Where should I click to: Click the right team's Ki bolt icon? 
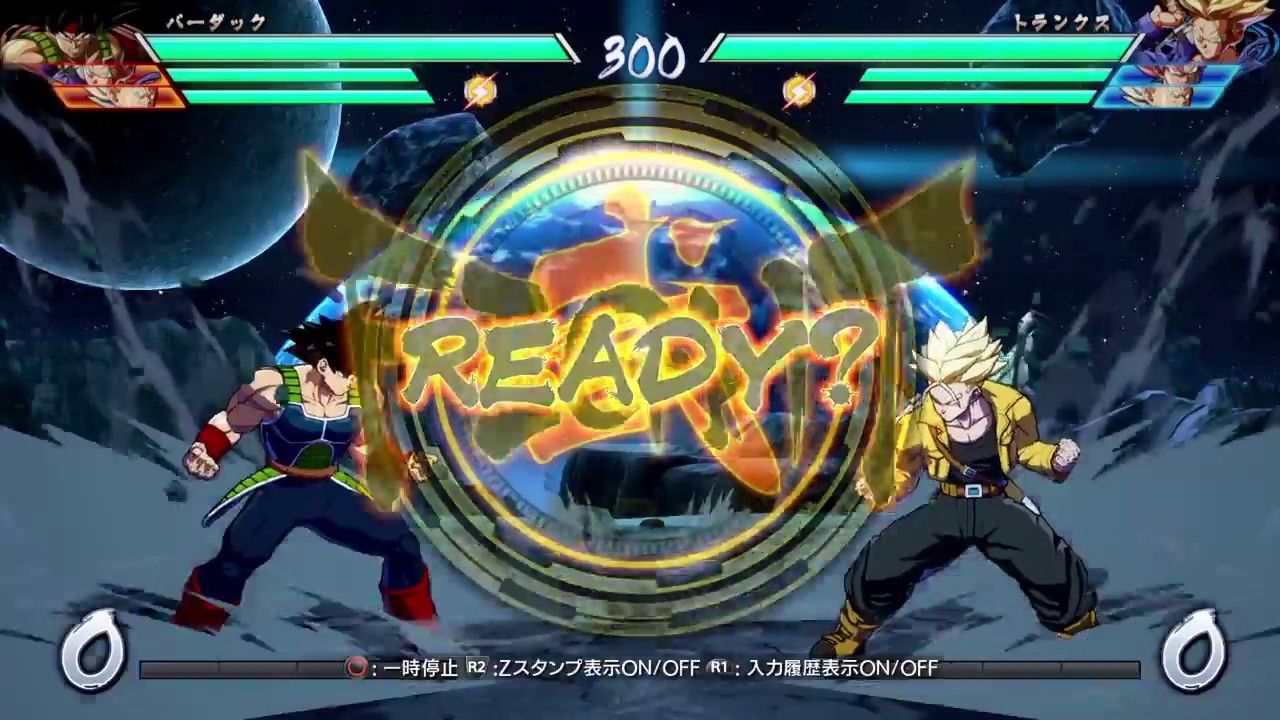[x=797, y=90]
